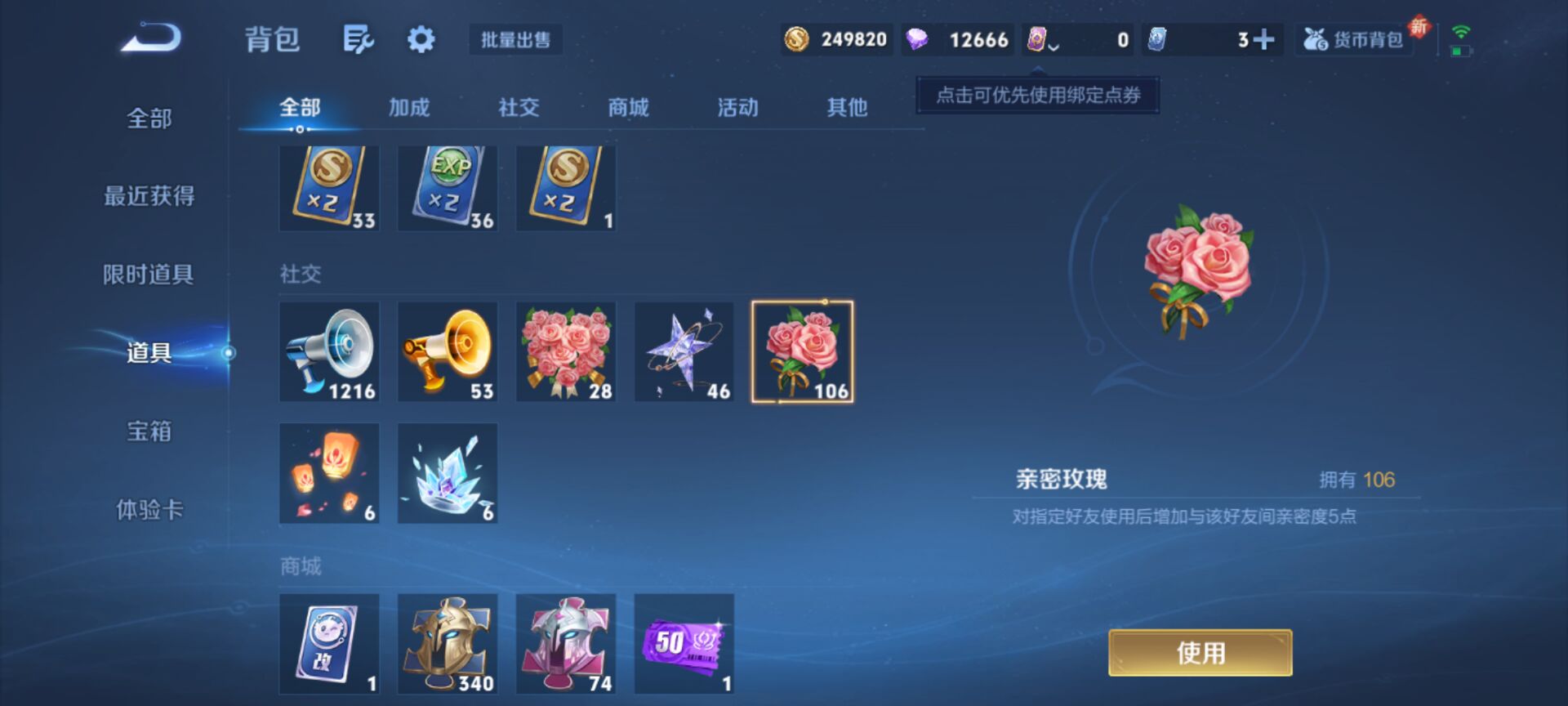The width and height of the screenshot is (1568, 706).
Task: Select the golden guardian helmet fragment
Action: tap(447, 643)
